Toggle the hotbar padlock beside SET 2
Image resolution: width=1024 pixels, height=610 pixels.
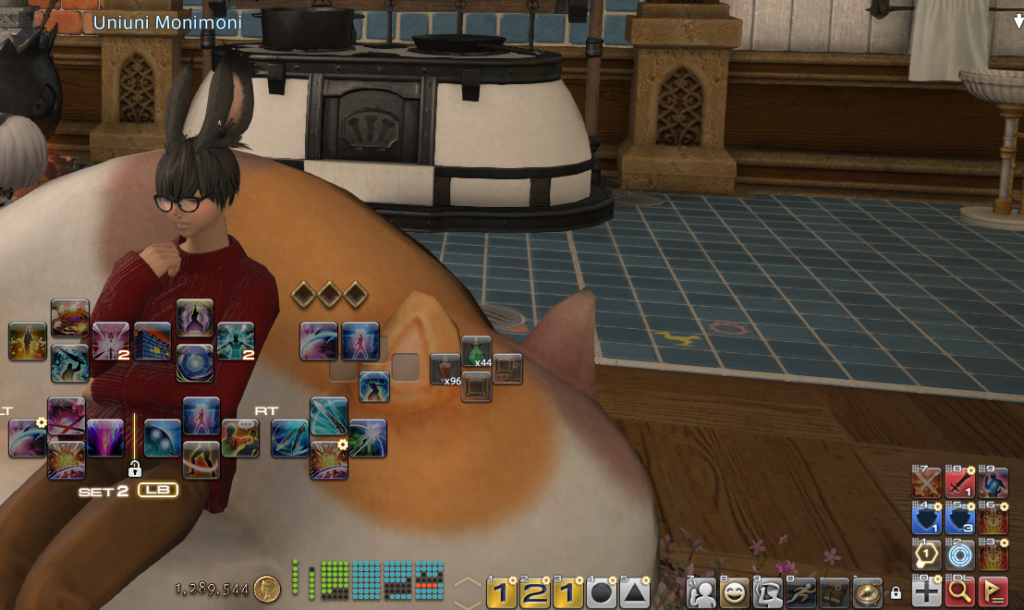[x=134, y=468]
